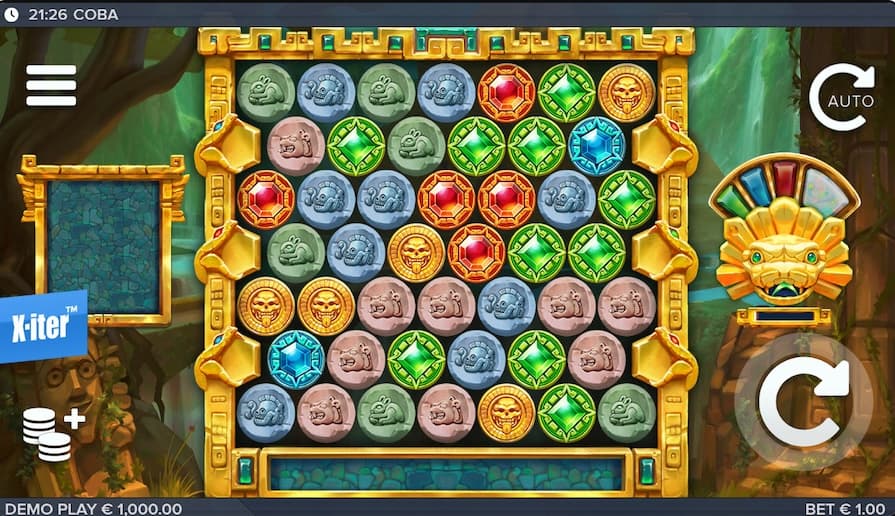Enable Auto spin mode
This screenshot has width=895, height=516.
(841, 98)
